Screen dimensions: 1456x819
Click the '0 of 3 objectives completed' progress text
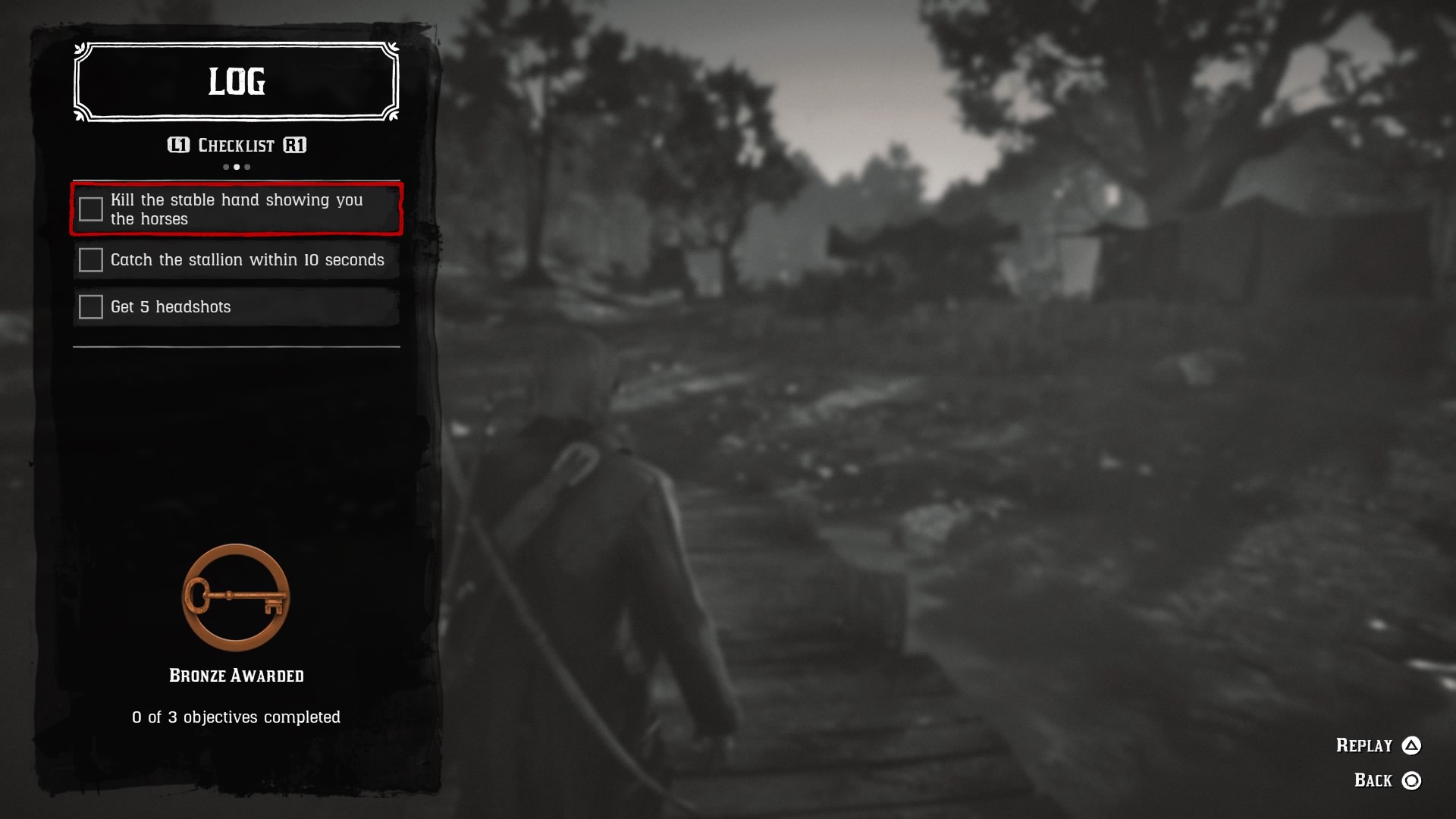pyautogui.click(x=236, y=716)
